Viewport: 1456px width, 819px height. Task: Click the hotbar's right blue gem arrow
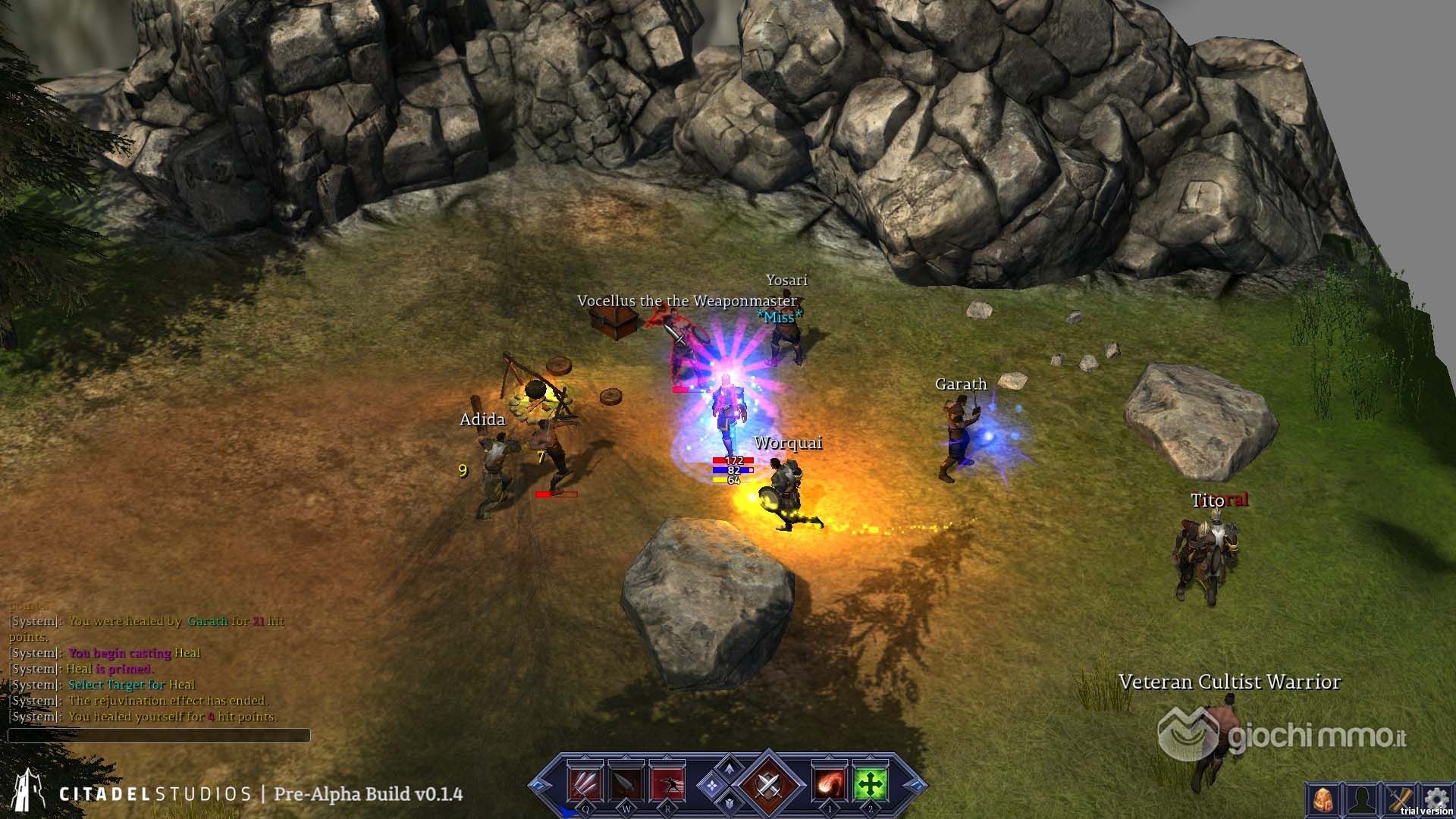(915, 785)
